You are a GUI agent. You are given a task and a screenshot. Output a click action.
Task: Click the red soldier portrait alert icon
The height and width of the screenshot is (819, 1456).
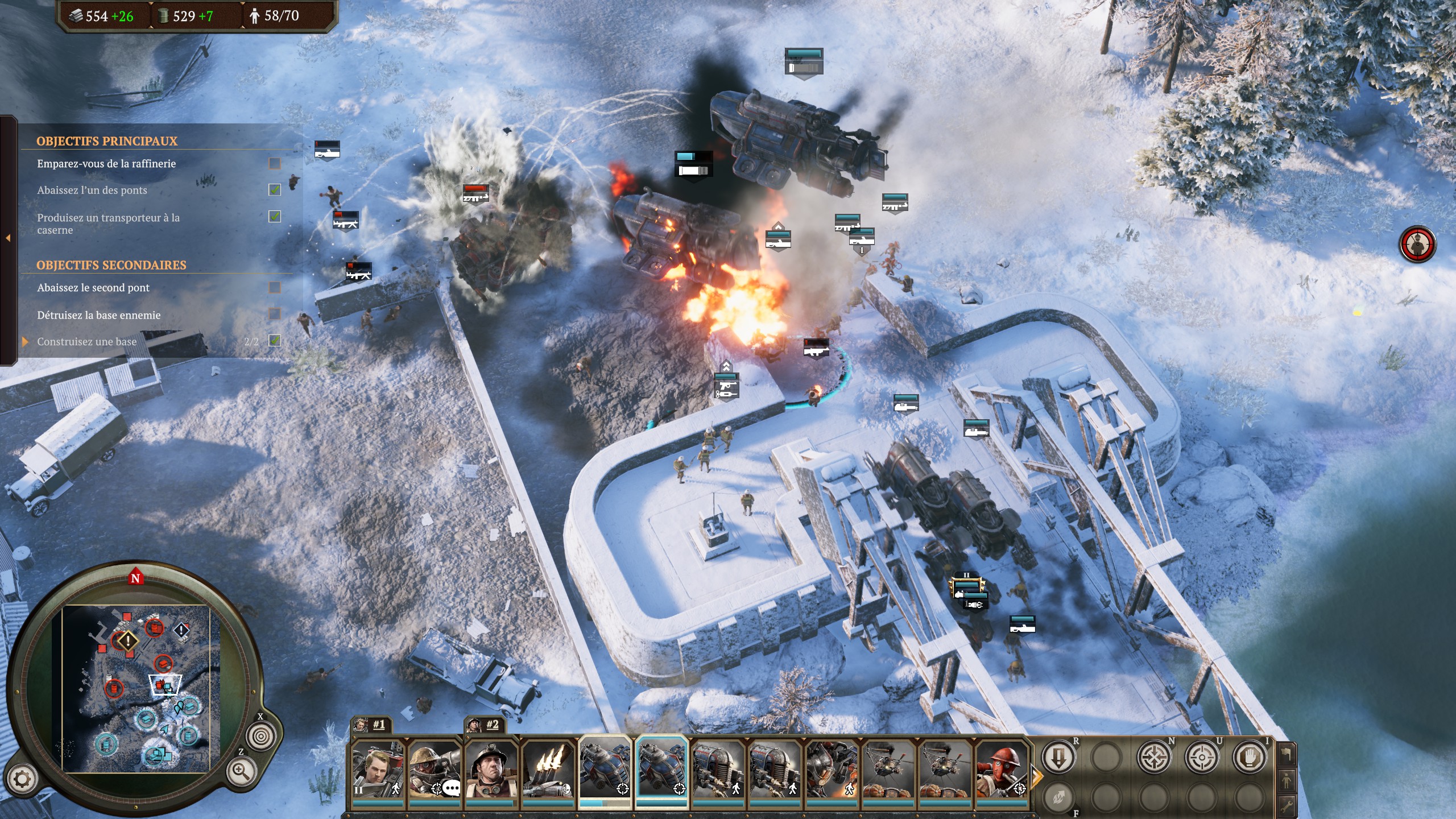point(1417,245)
